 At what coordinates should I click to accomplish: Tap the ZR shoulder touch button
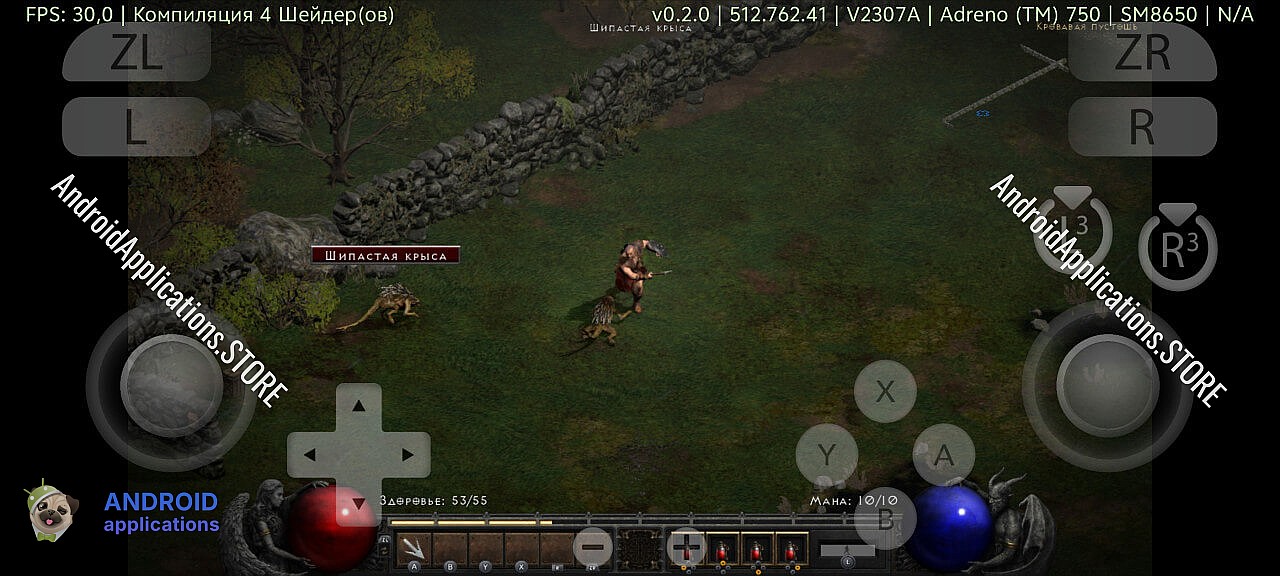[x=1142, y=52]
